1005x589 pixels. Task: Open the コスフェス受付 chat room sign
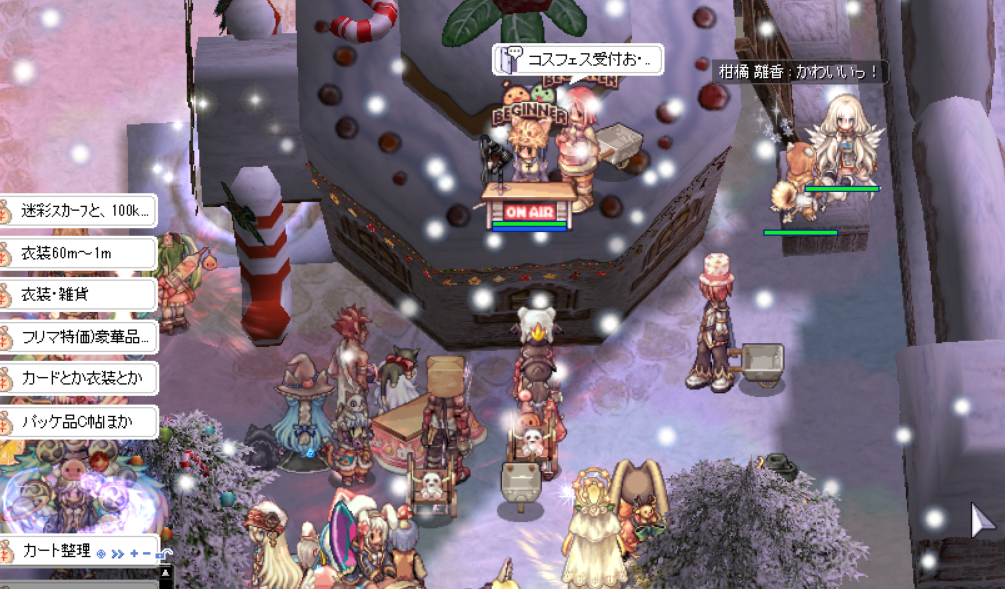point(578,60)
